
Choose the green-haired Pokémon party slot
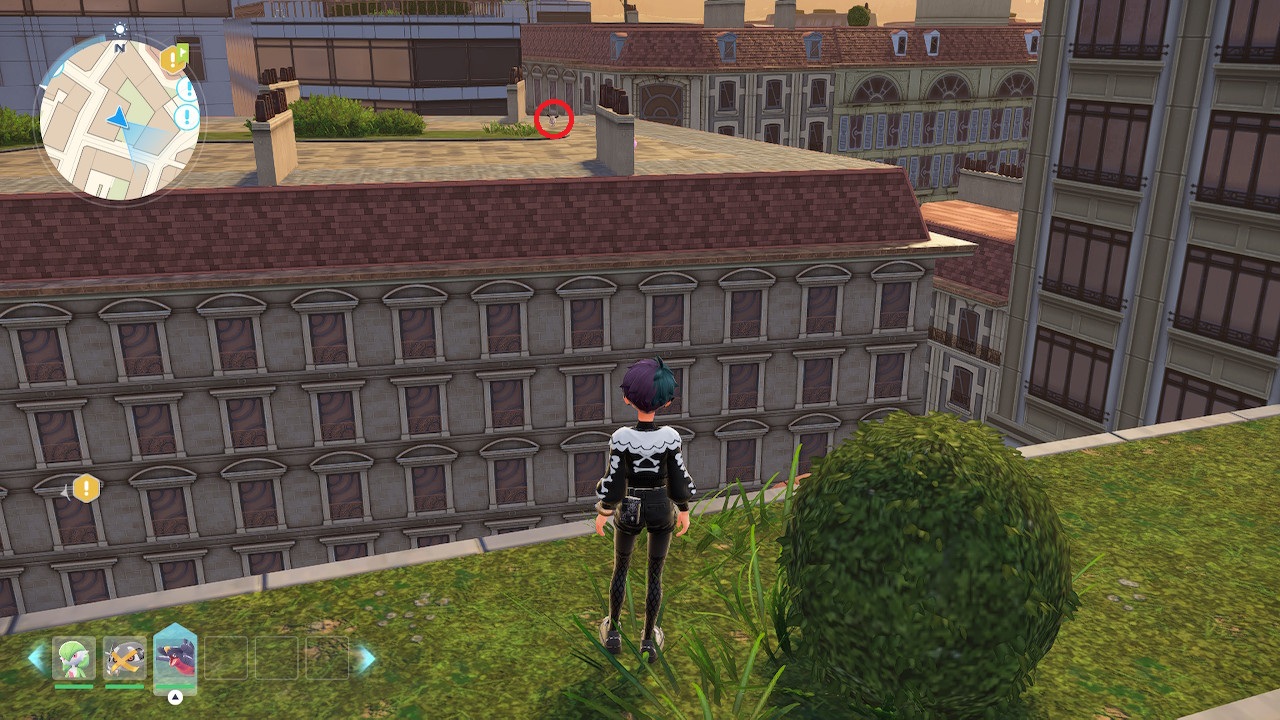[74, 658]
